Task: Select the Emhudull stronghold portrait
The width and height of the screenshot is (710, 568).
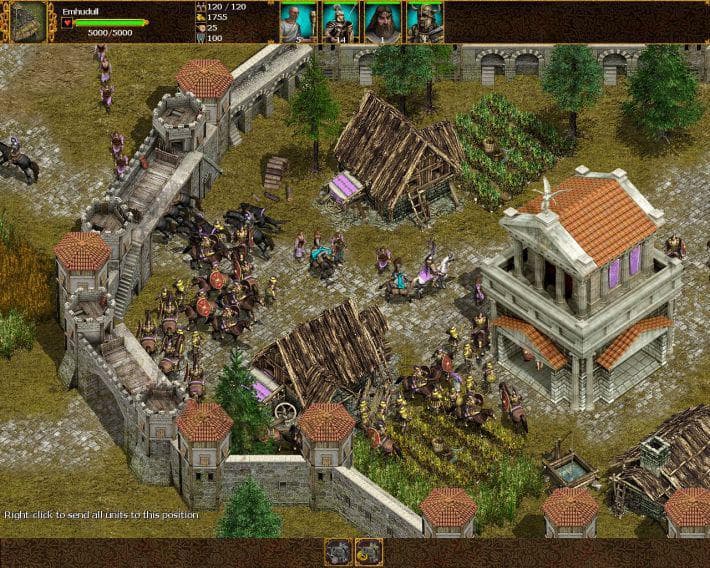Action: [x=28, y=21]
